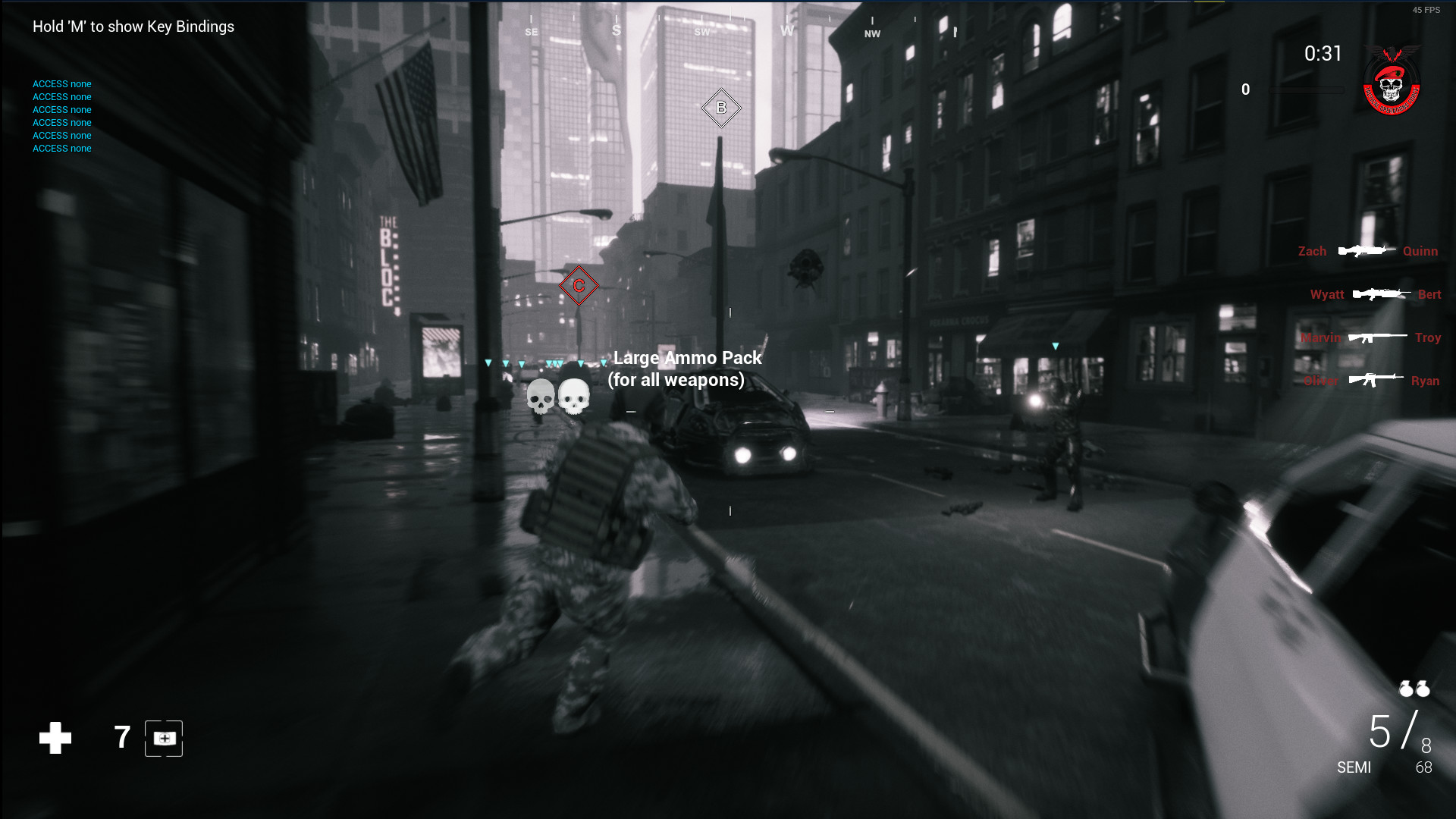The height and width of the screenshot is (819, 1456).
Task: Select the first ACCESS none entry
Action: click(x=61, y=83)
